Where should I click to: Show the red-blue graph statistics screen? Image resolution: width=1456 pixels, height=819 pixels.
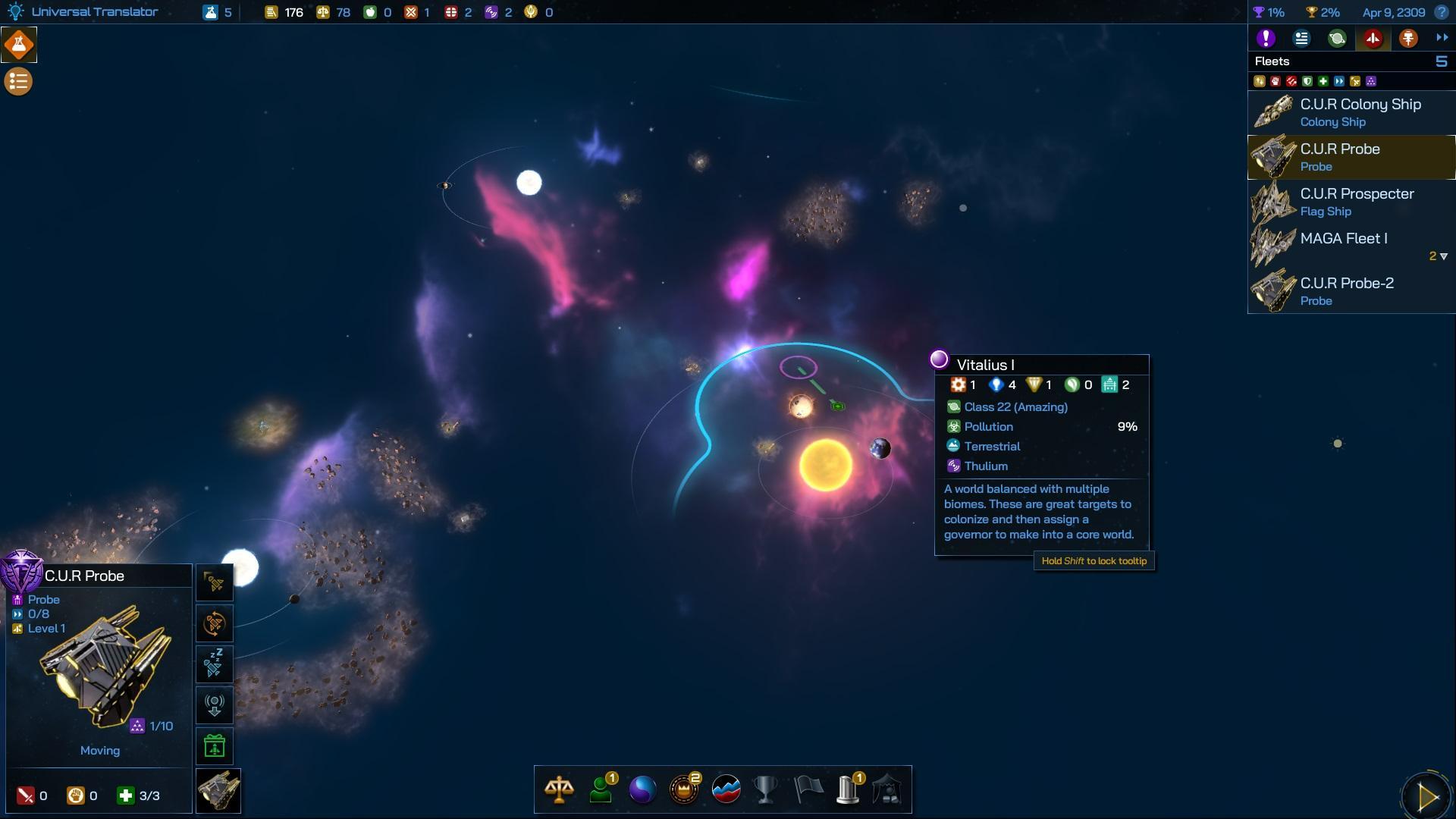tap(726, 789)
